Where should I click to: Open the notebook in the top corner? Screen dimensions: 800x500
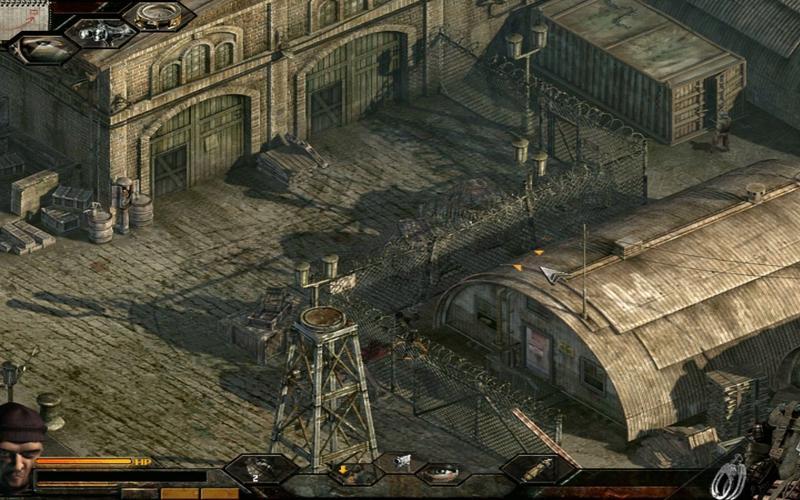click(x=25, y=16)
